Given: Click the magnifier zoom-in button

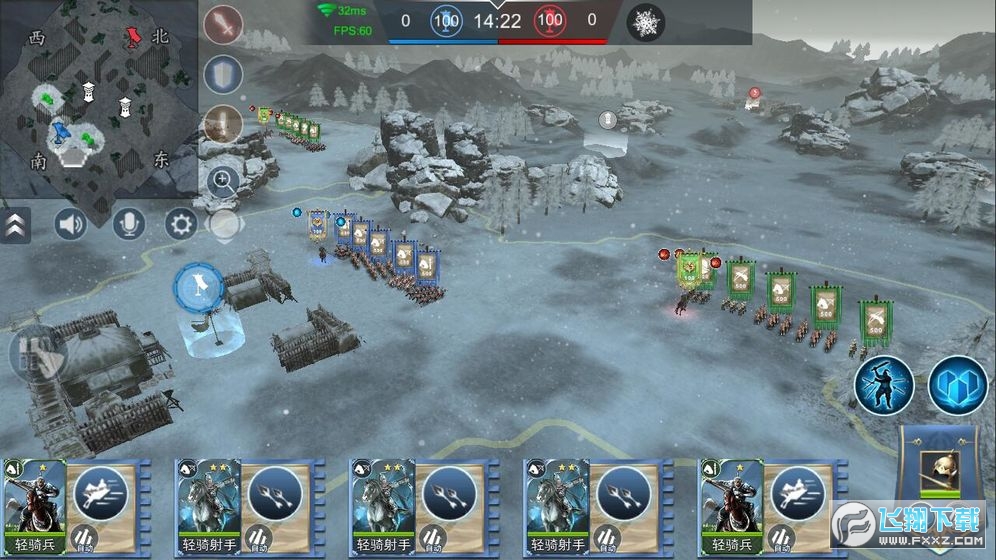Looking at the screenshot, I should [222, 181].
